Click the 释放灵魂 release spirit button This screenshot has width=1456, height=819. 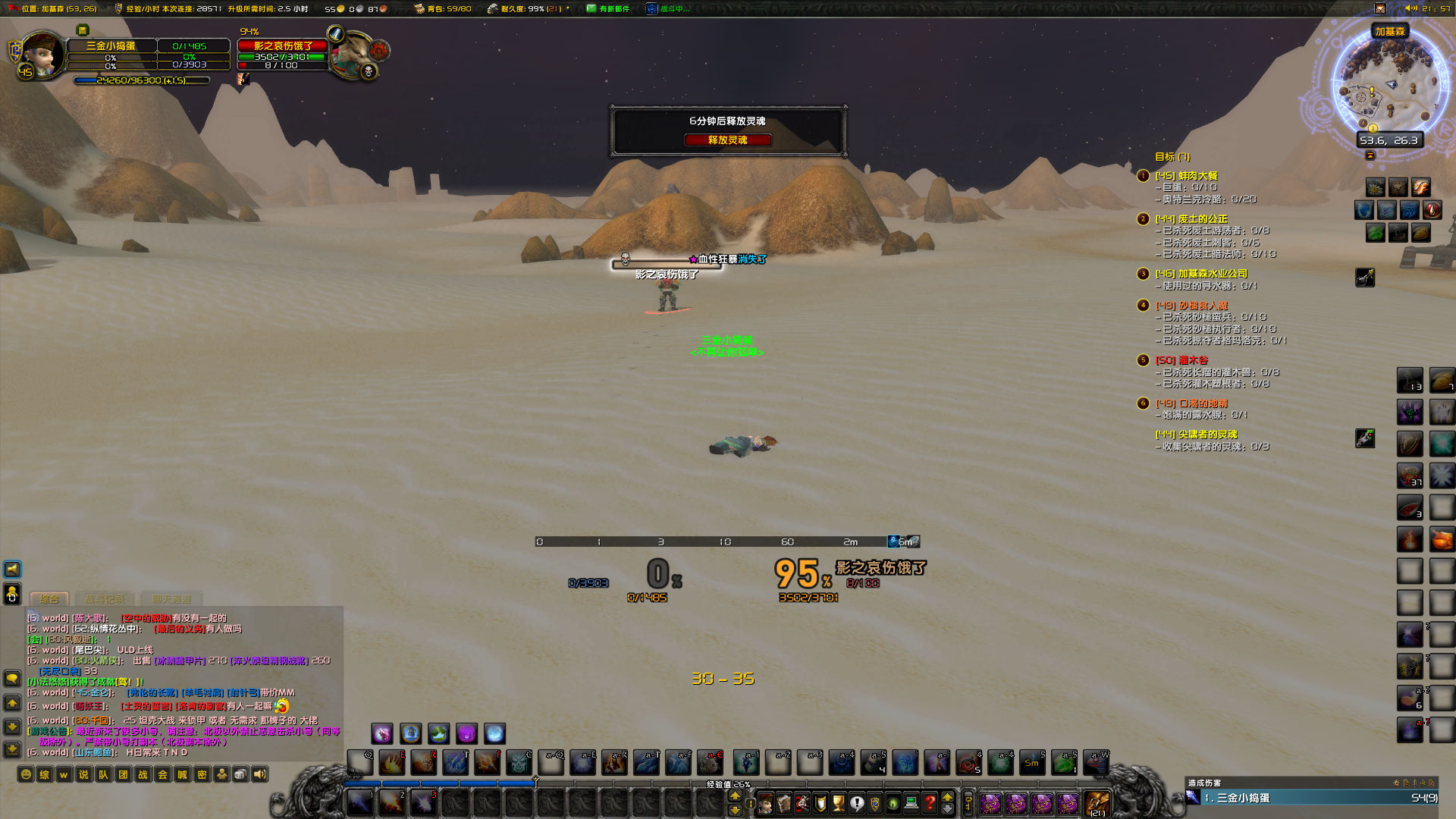[x=728, y=140]
